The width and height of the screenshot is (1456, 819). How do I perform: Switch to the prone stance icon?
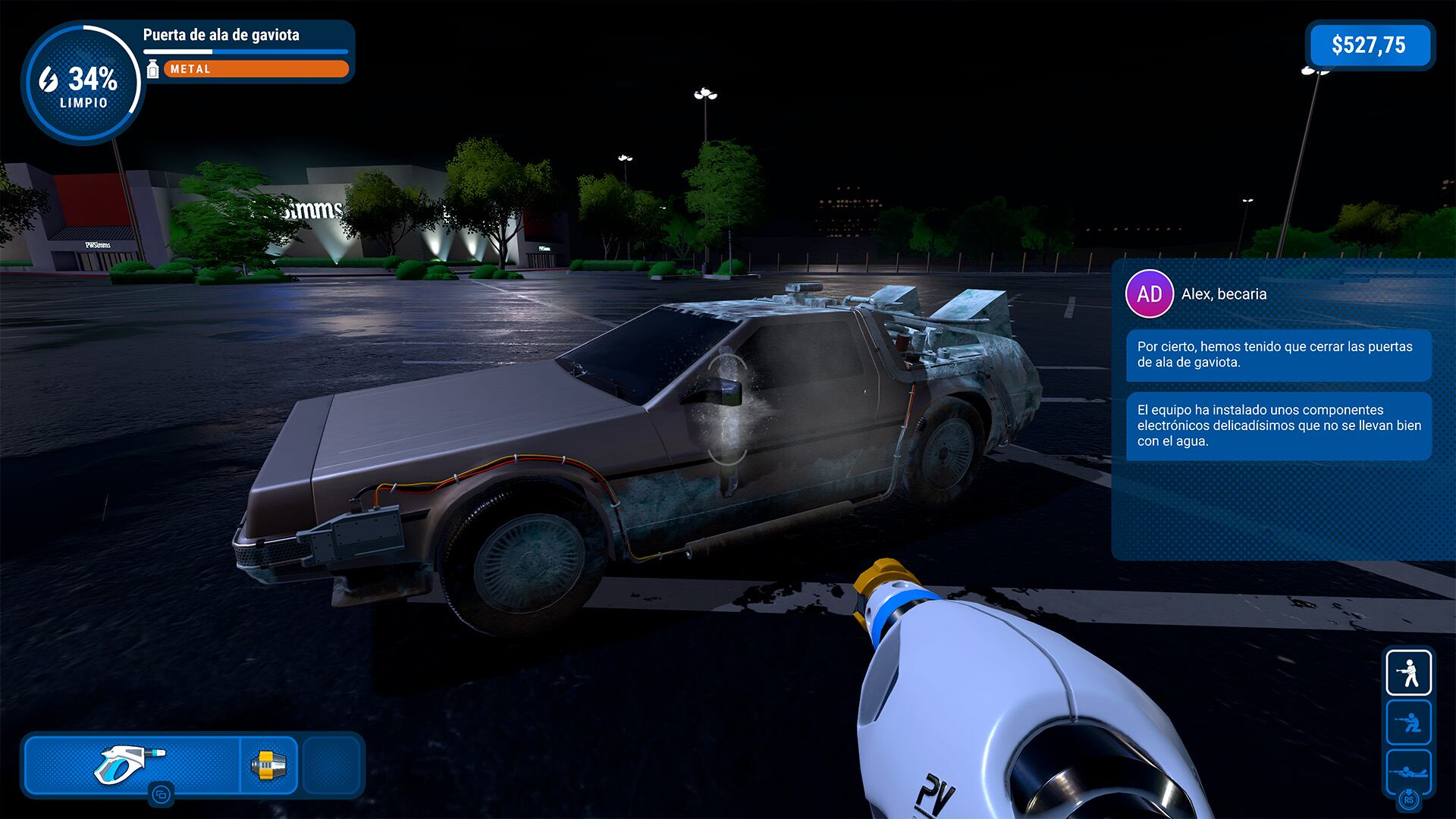coord(1408,770)
